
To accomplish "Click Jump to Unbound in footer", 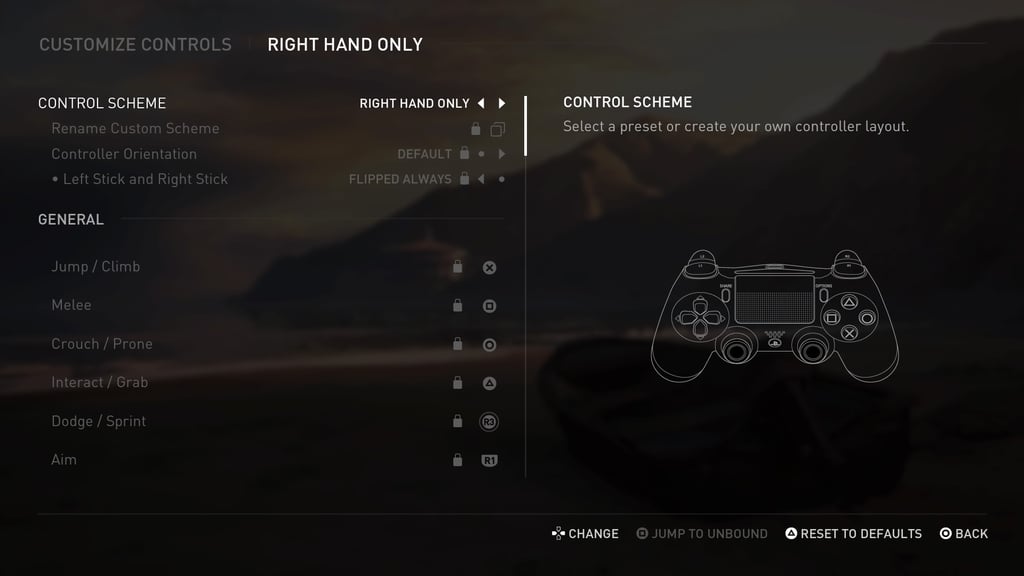I will [702, 534].
